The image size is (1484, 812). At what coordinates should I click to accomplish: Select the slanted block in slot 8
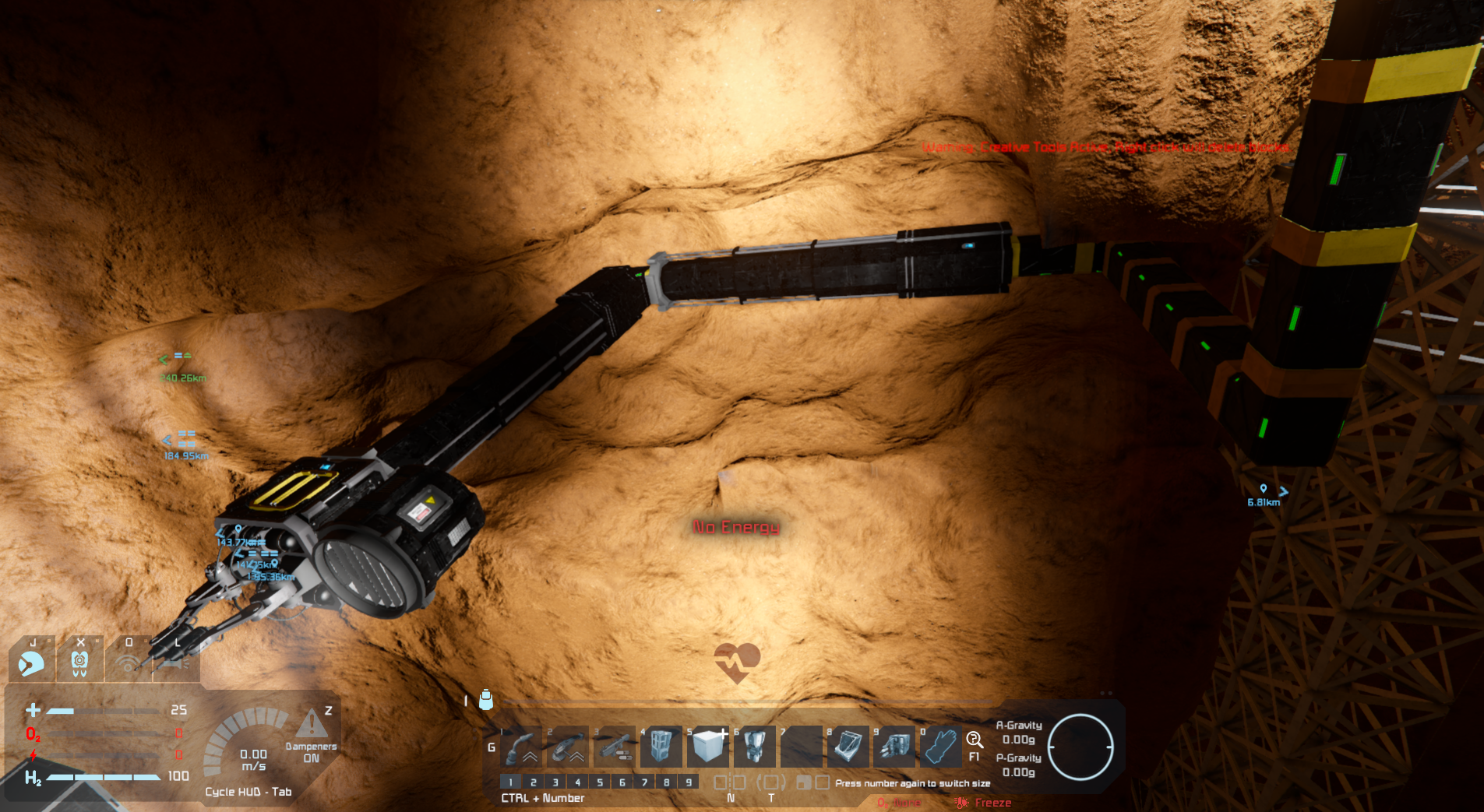848,746
